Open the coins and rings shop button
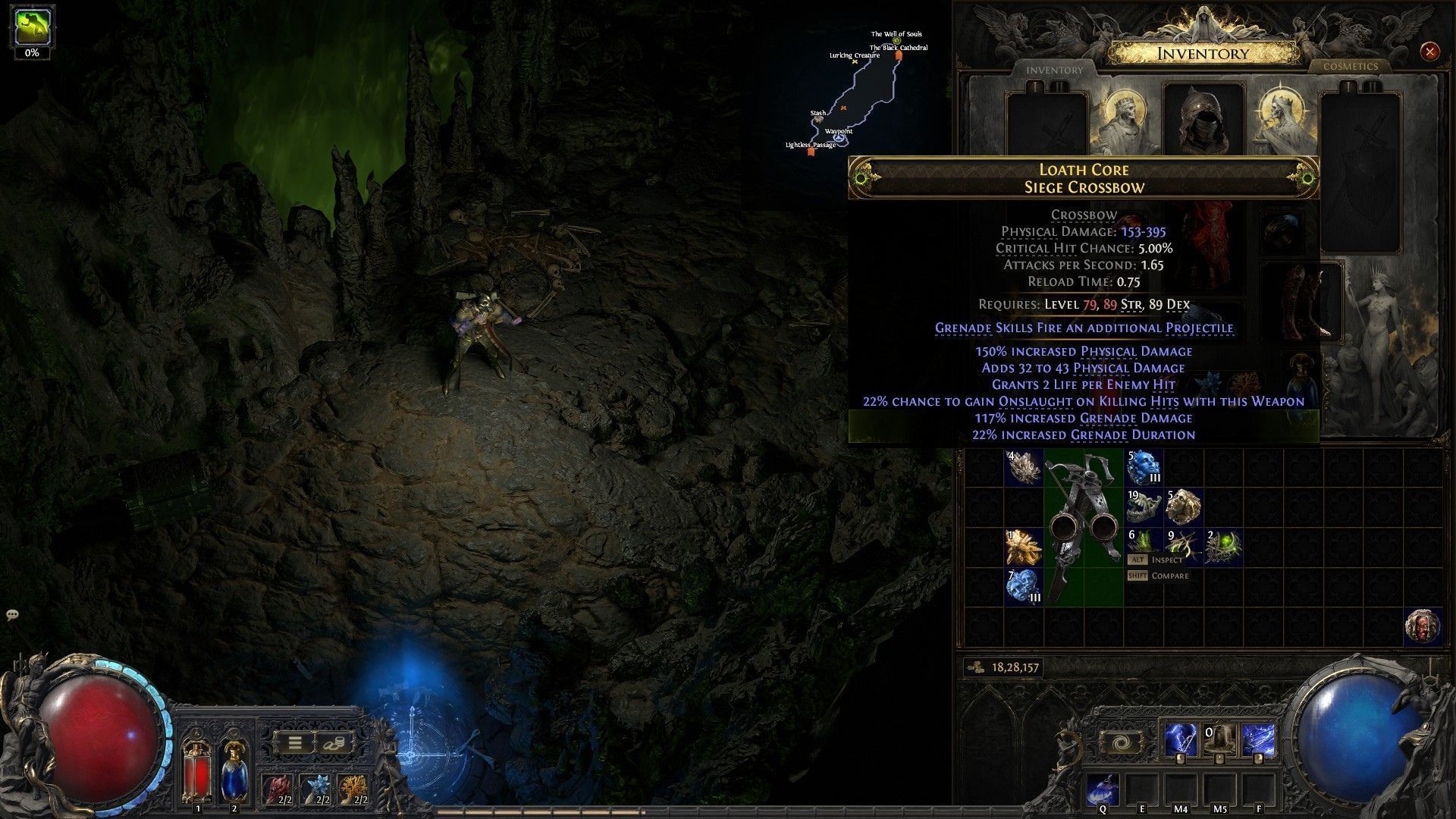 click(x=332, y=743)
